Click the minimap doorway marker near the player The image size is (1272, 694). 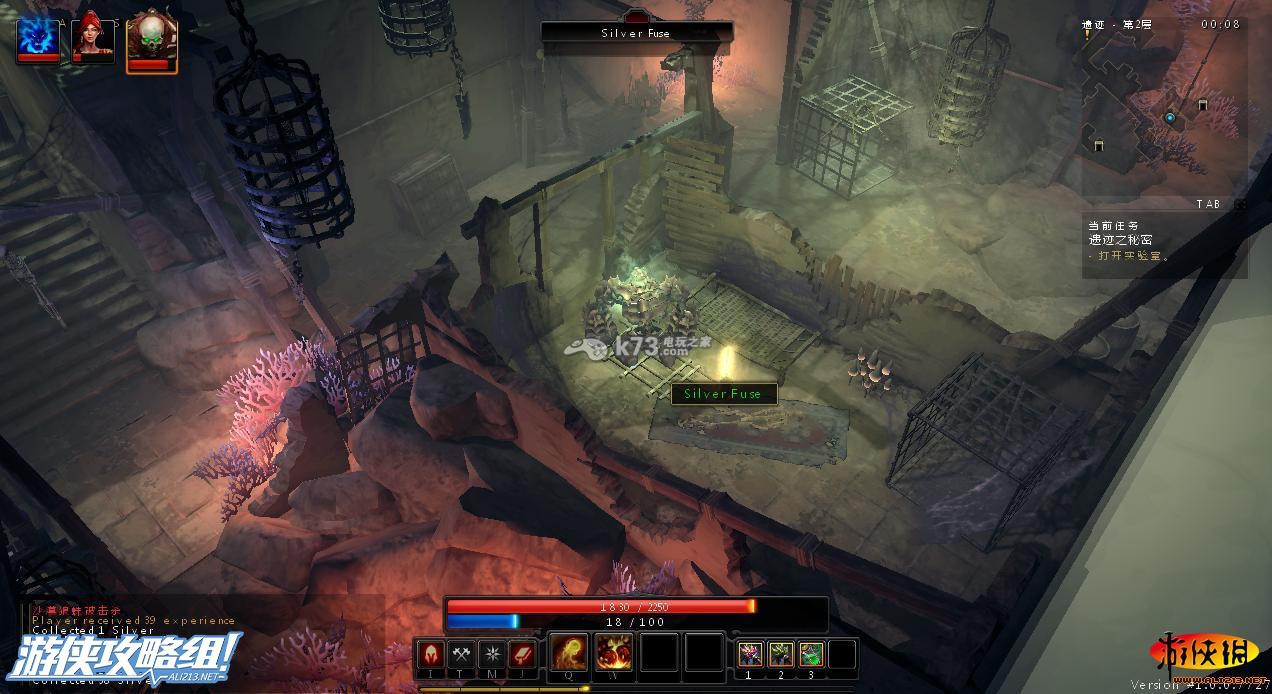[x=1202, y=104]
